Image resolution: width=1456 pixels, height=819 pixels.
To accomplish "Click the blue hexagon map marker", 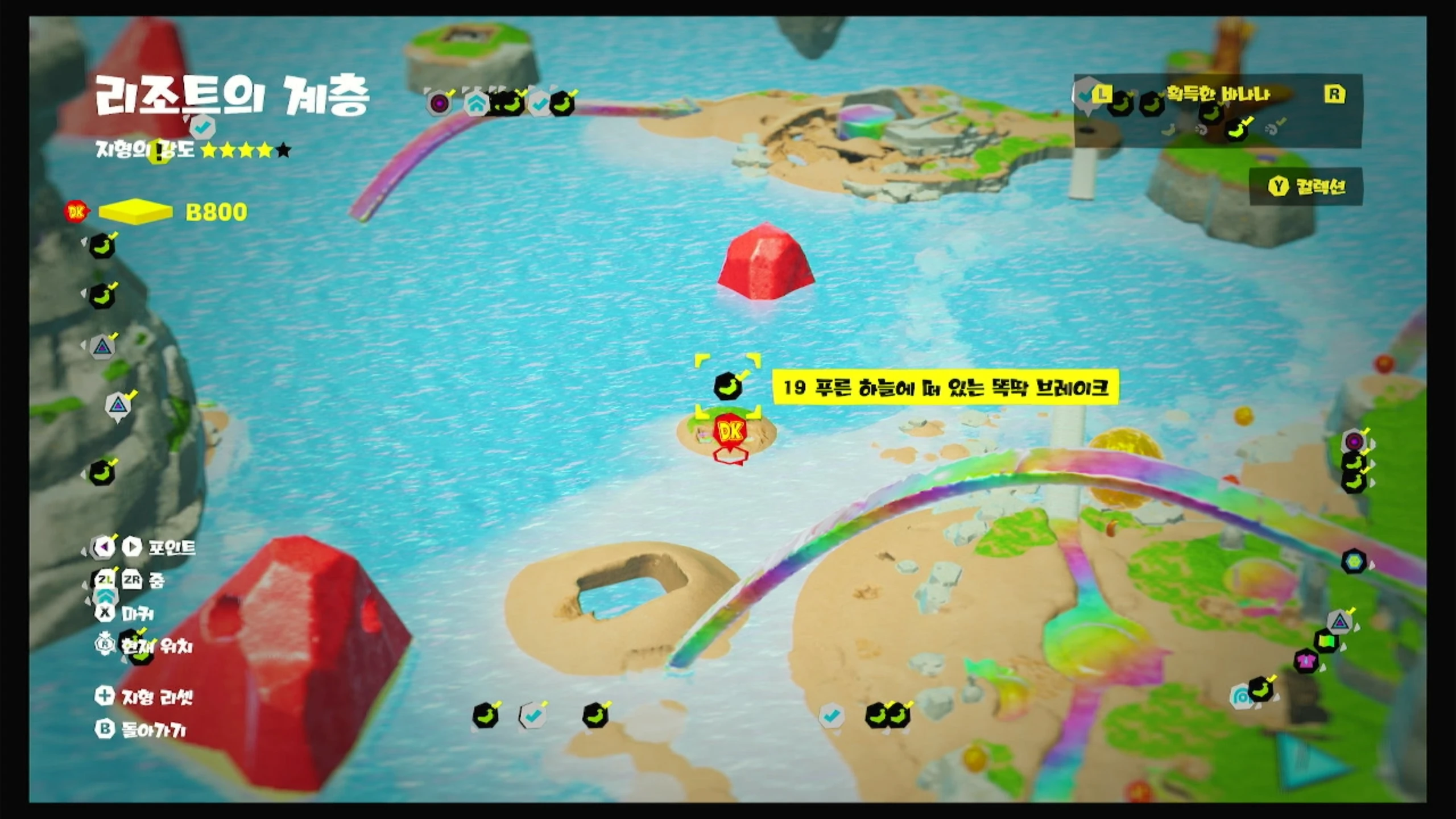I will coord(1354,561).
